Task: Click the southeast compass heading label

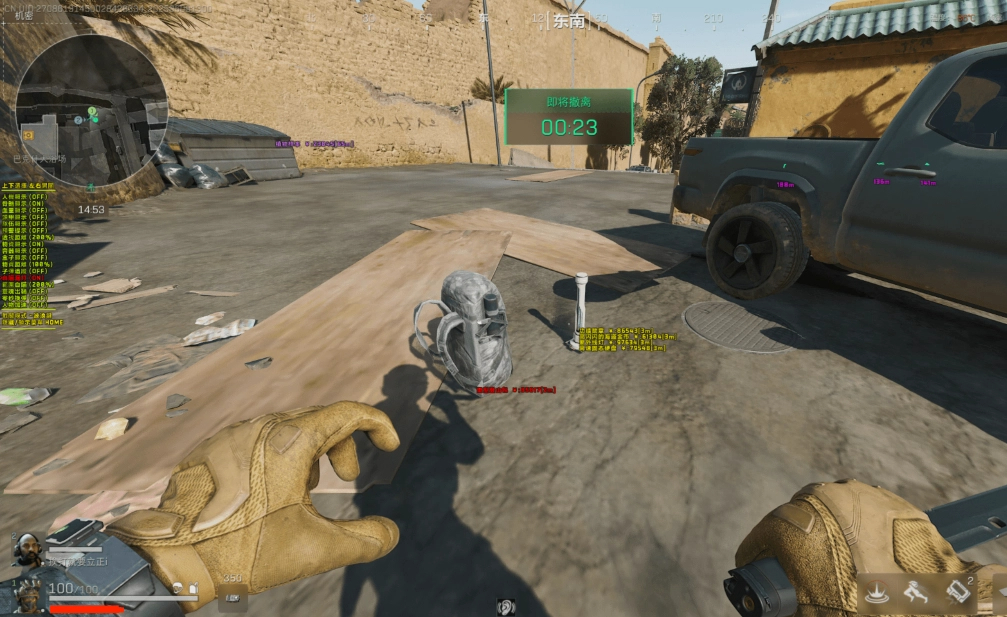Action: pos(568,21)
